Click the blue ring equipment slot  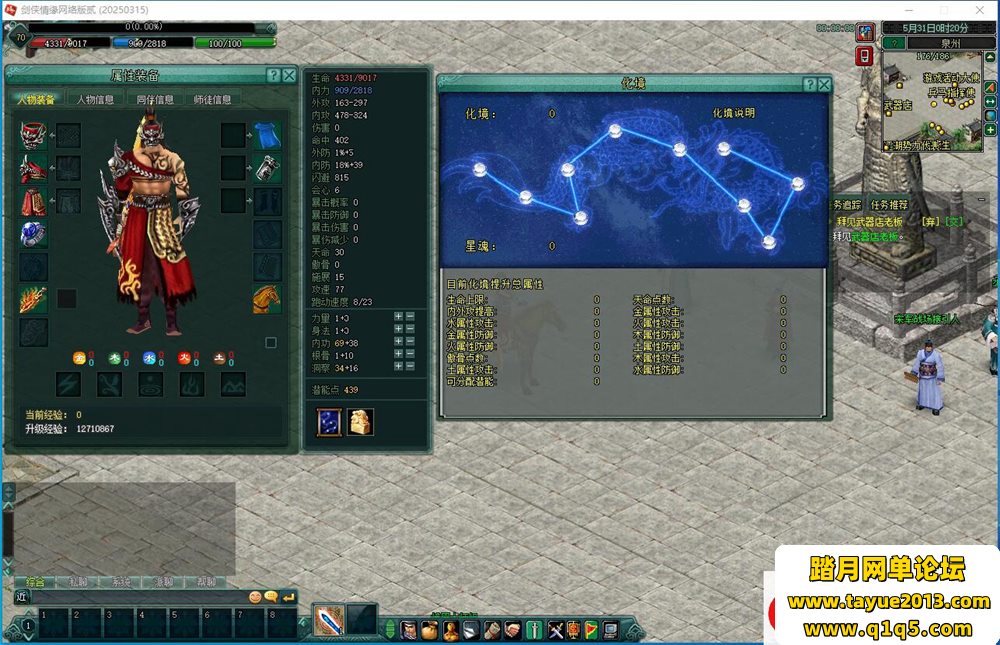[33, 234]
